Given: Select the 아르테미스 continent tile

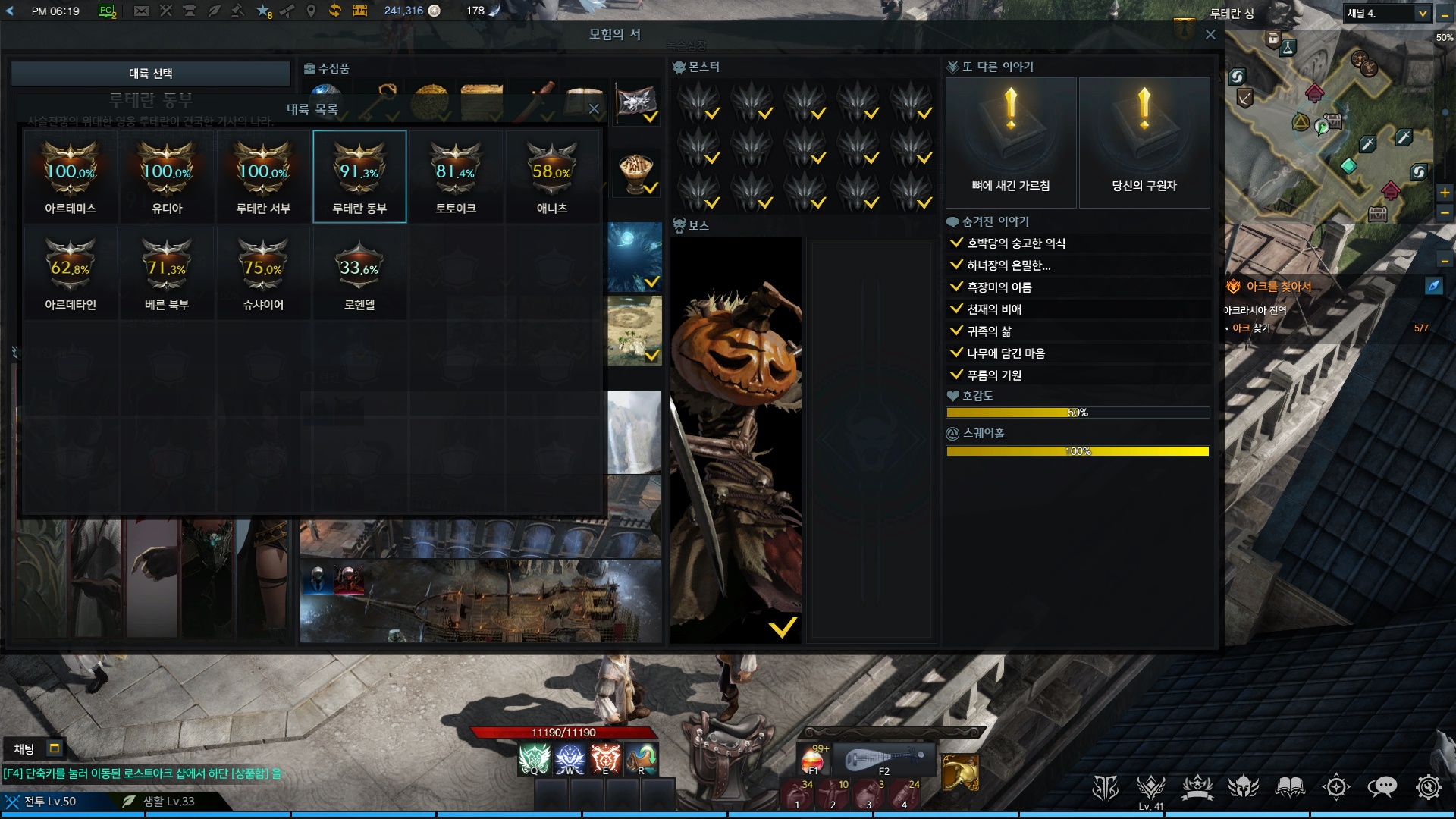Looking at the screenshot, I should [x=71, y=177].
